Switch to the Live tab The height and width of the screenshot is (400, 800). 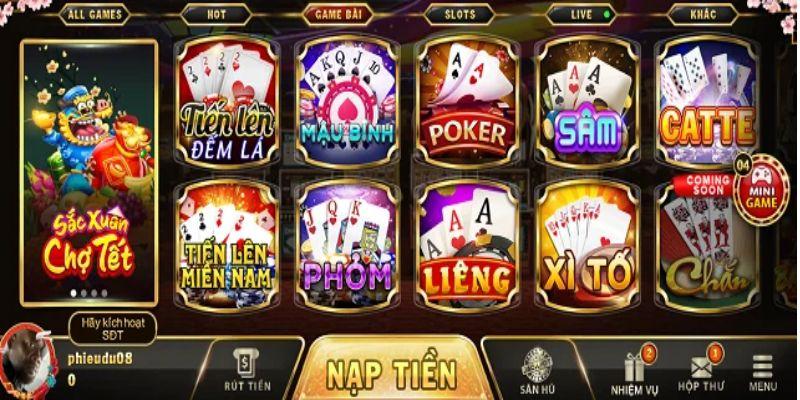click(580, 15)
